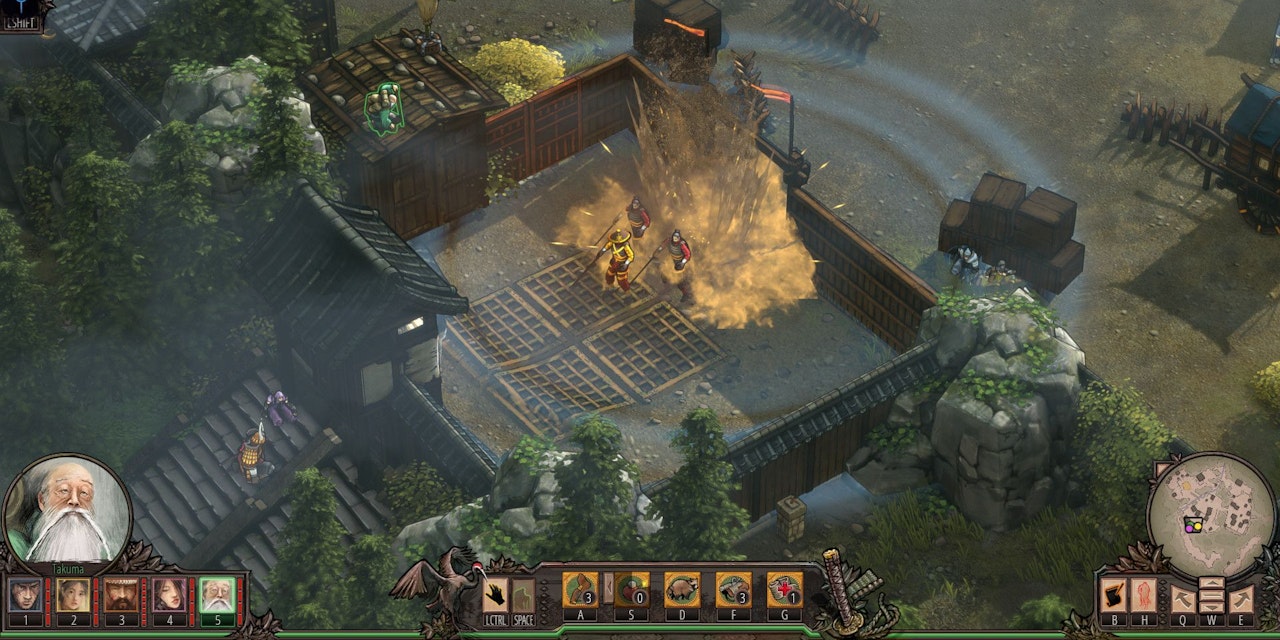Choose the red-and-green ability with 0 charges
The width and height of the screenshot is (1280, 640).
(632, 590)
